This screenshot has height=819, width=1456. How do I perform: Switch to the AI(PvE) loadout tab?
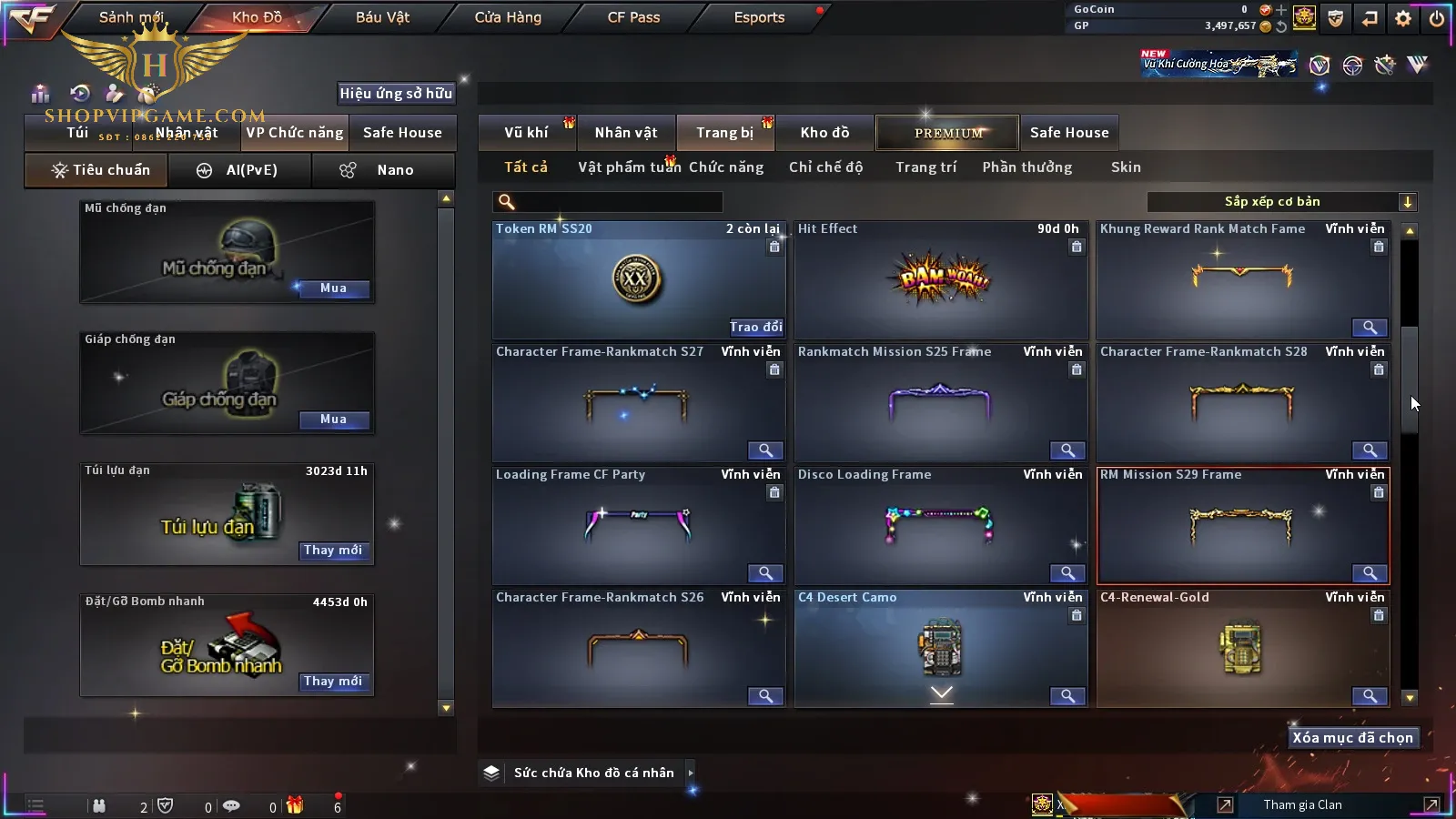239,170
